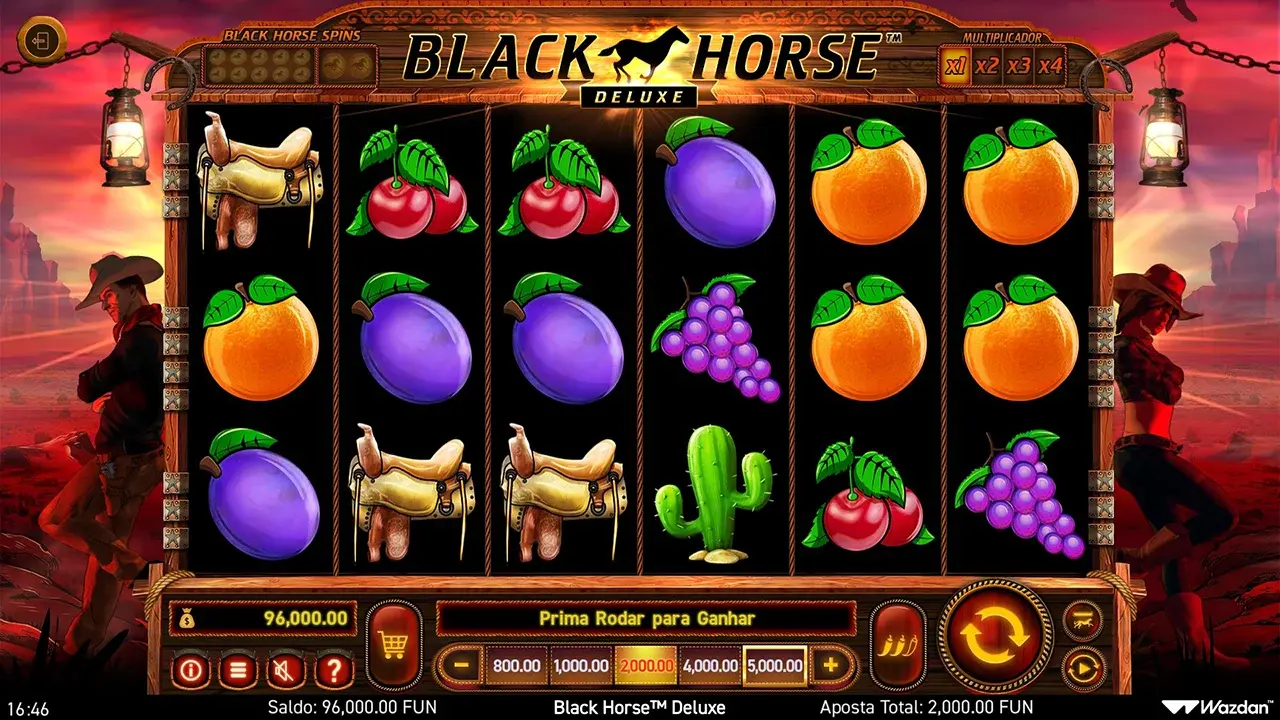Select the 800.00 bet value
This screenshot has height=720, width=1280.
pos(517,665)
